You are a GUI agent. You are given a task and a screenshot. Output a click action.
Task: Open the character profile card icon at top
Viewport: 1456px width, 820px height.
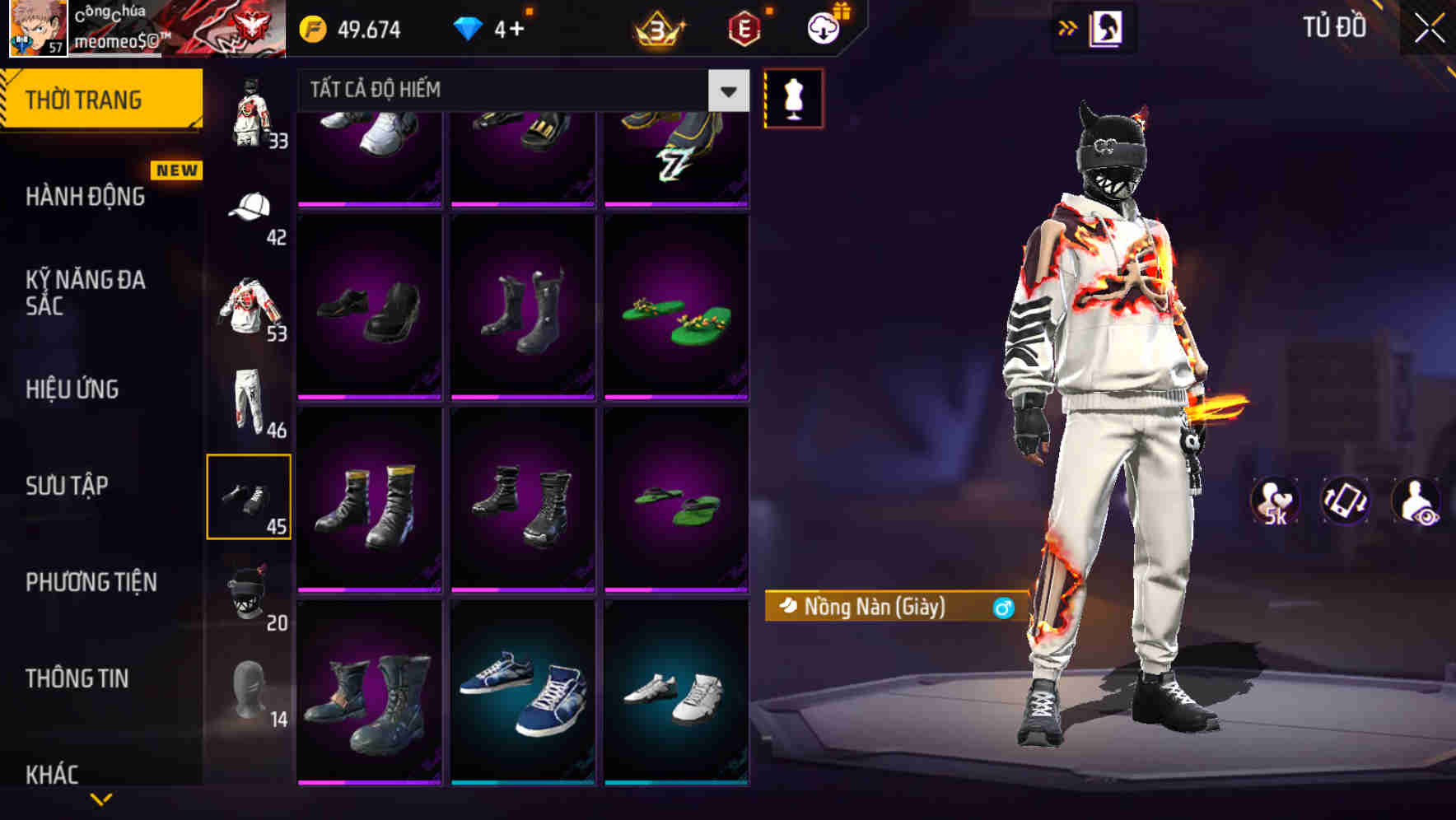point(1108,27)
